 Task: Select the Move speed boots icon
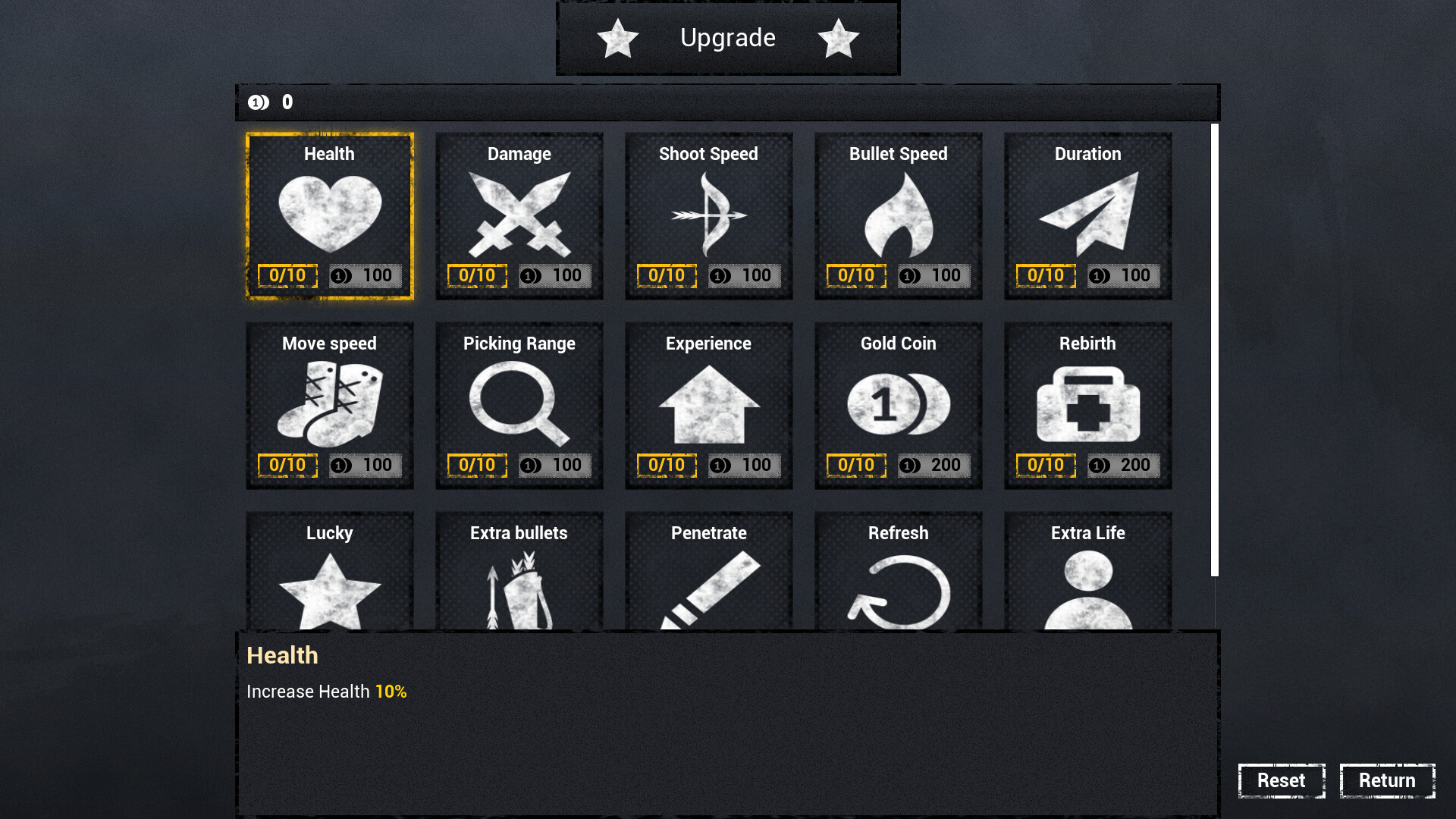(329, 404)
